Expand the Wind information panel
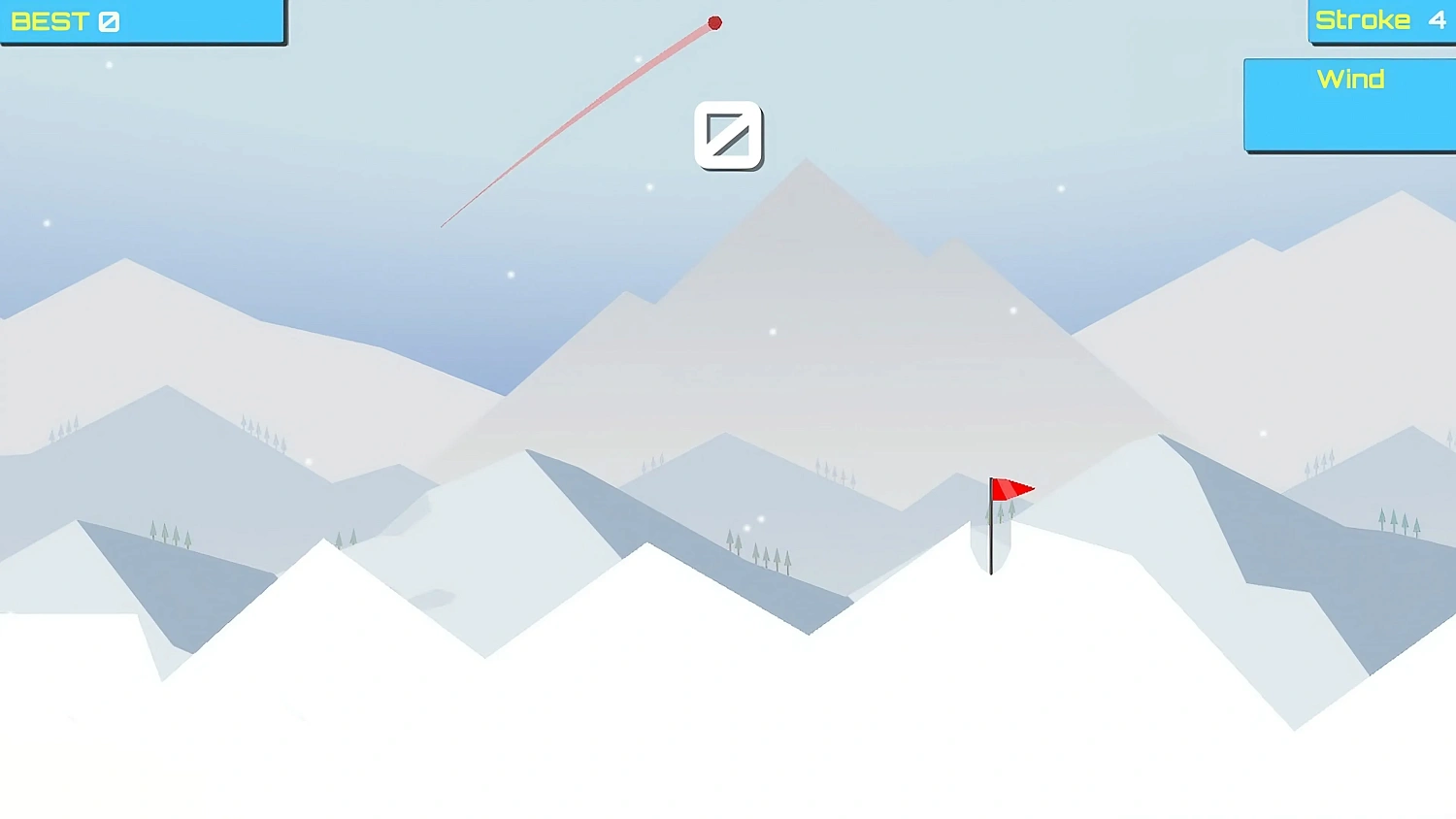 pyautogui.click(x=1350, y=102)
